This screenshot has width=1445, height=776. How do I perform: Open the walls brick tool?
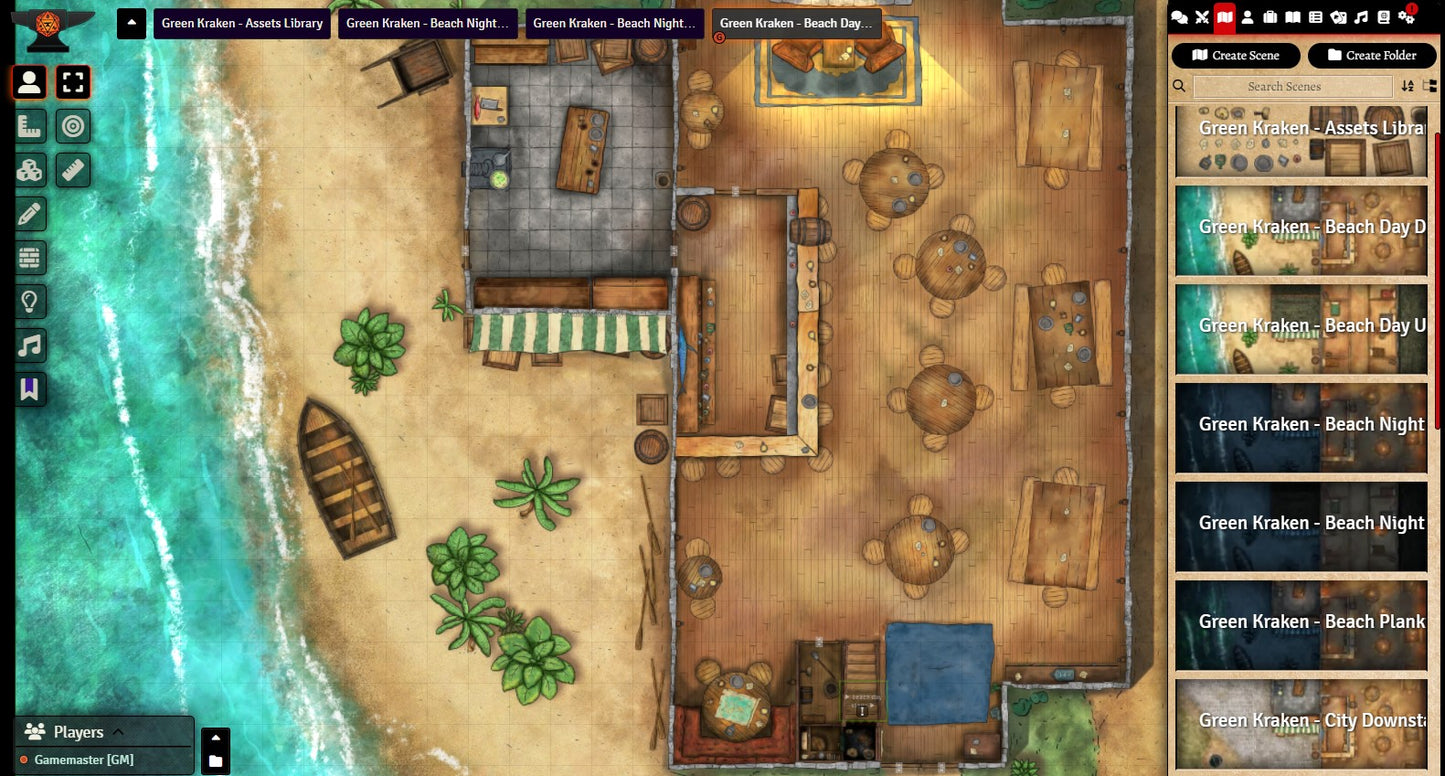point(29,257)
